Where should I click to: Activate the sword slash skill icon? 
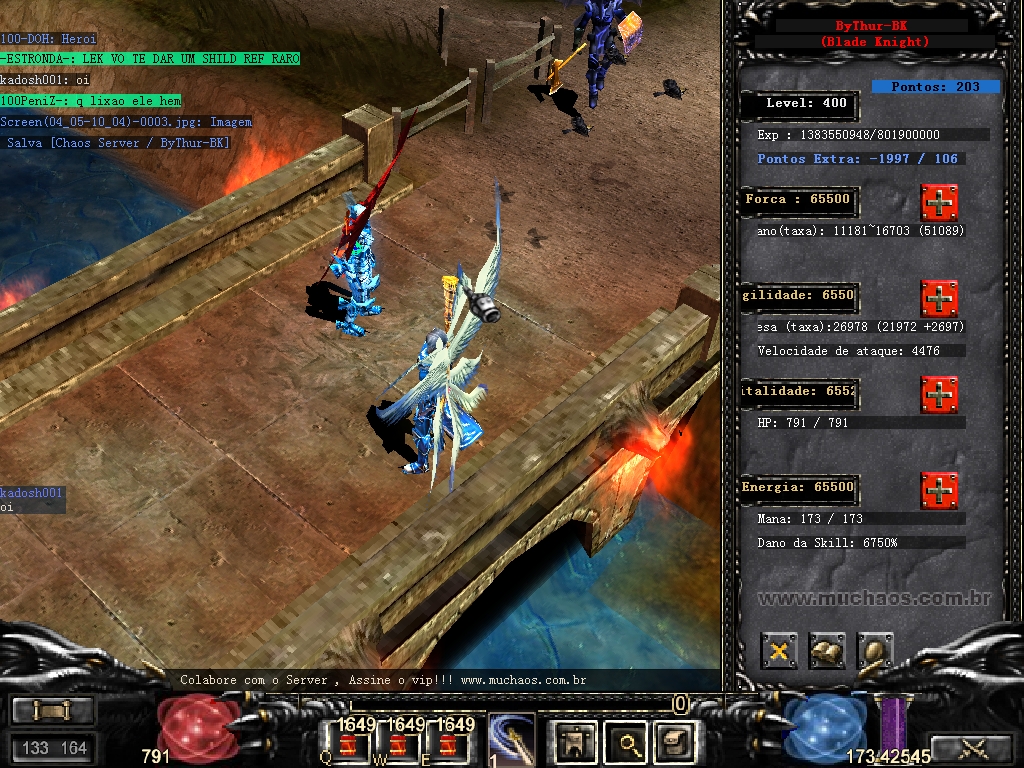(511, 741)
